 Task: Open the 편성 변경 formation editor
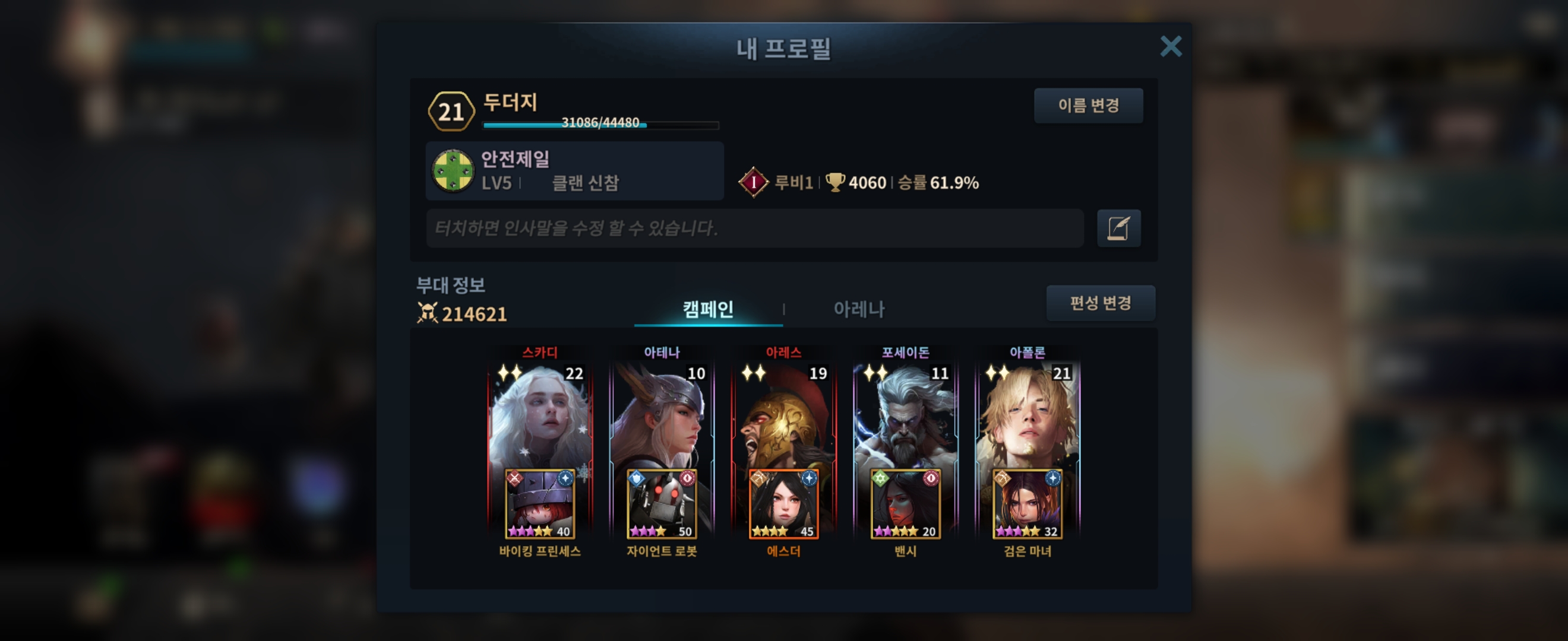click(1100, 303)
